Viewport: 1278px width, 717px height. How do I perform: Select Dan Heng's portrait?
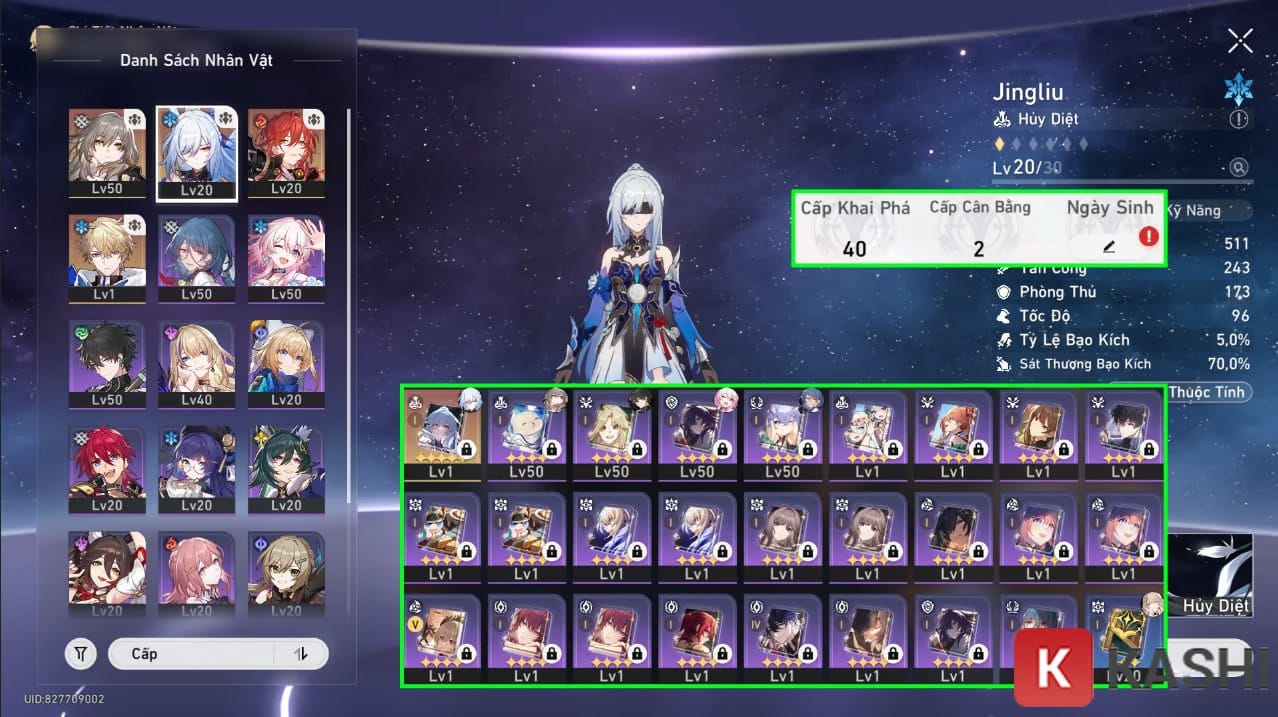(104, 364)
